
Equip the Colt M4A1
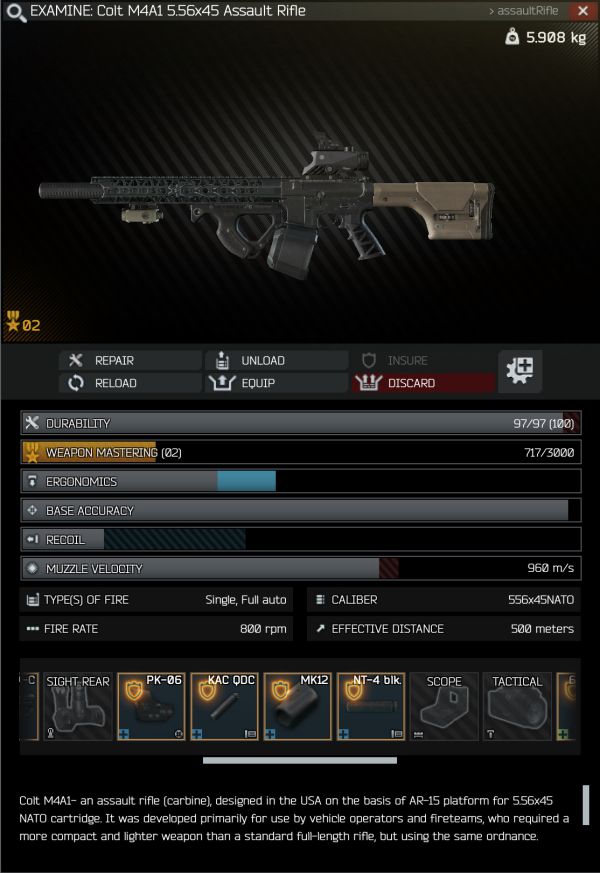click(276, 383)
